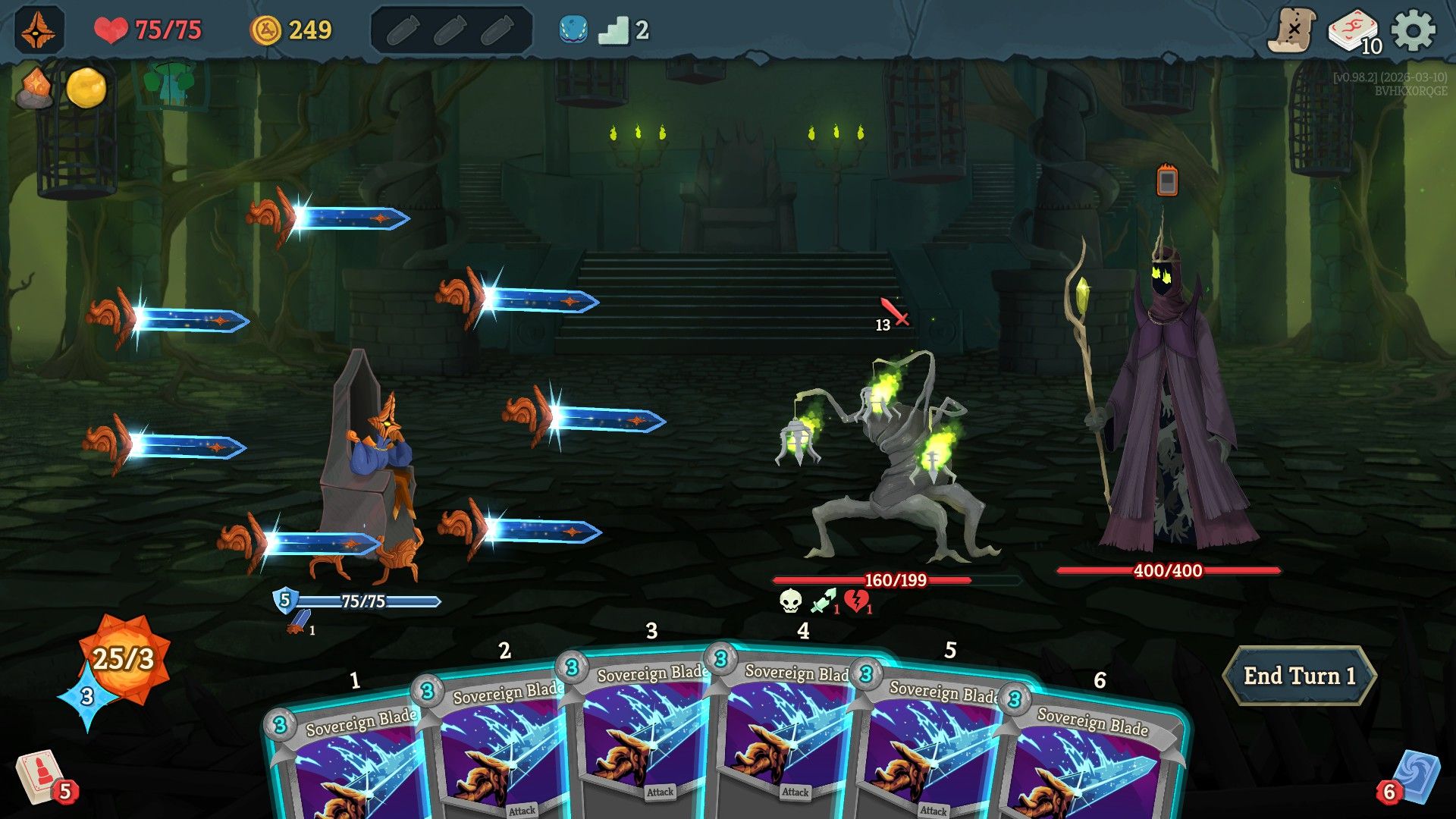Inspect the blue creature ascension icon
Image resolution: width=1456 pixels, height=819 pixels.
pyautogui.click(x=571, y=29)
